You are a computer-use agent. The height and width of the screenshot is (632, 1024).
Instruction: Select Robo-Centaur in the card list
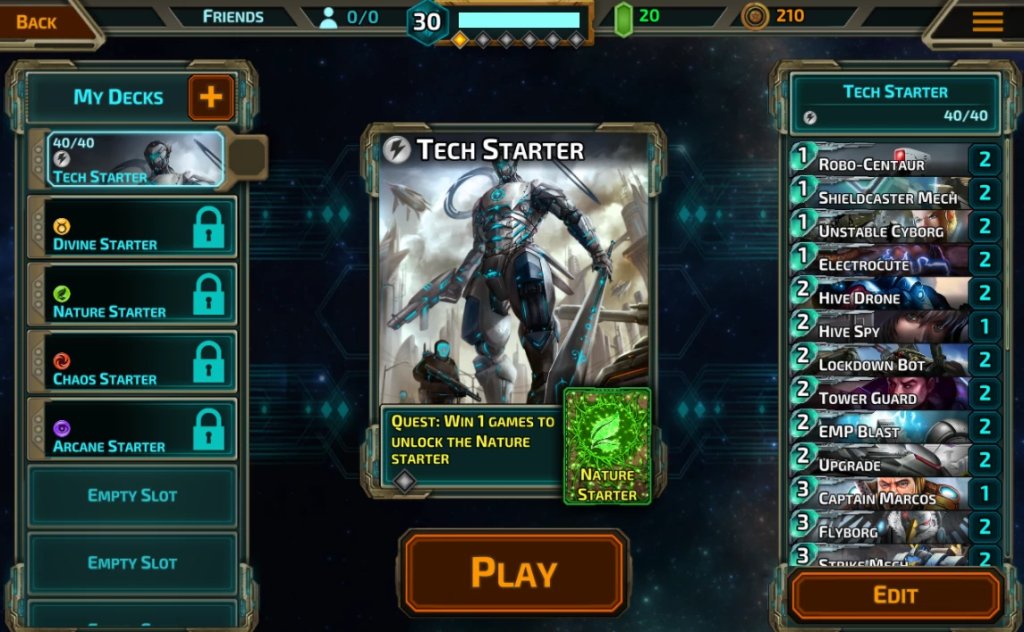880,162
